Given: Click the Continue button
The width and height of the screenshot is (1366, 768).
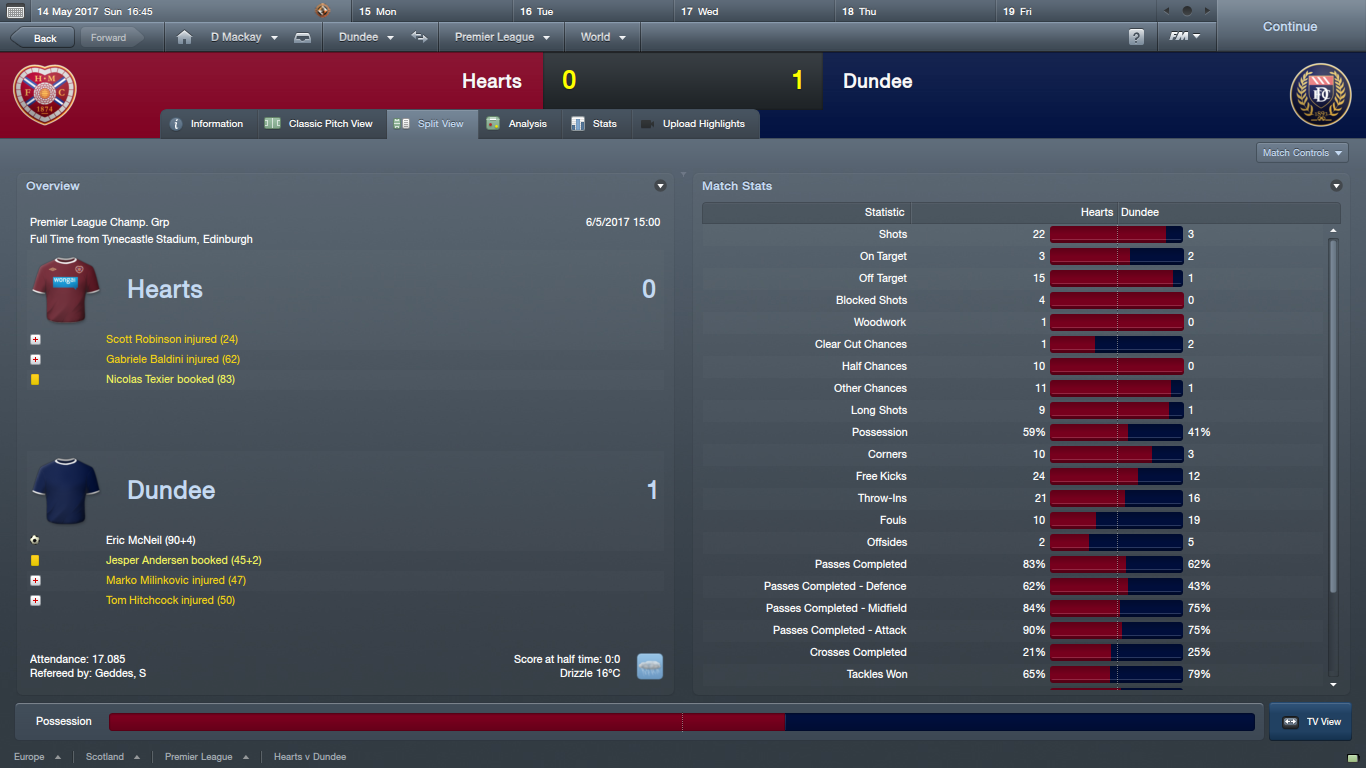Looking at the screenshot, I should [1289, 27].
